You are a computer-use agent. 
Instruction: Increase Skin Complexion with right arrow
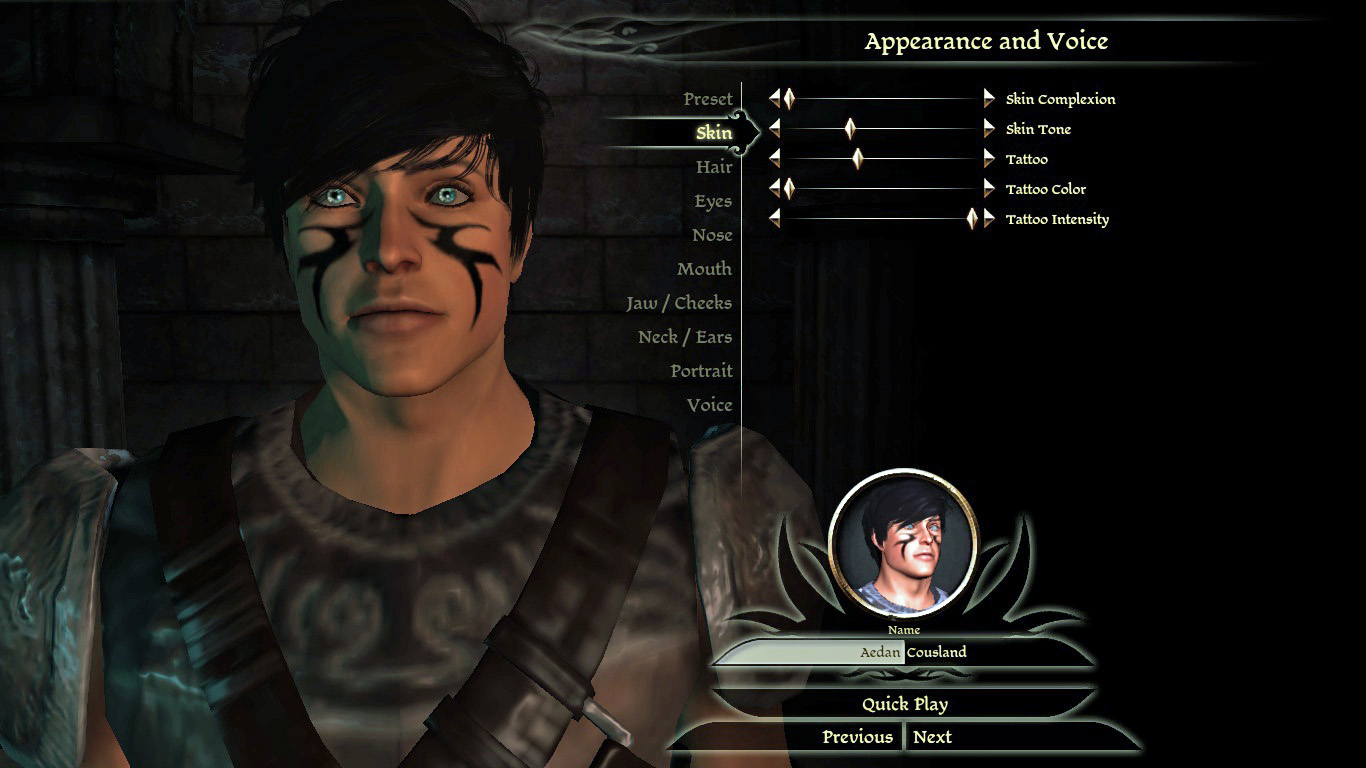coord(989,98)
